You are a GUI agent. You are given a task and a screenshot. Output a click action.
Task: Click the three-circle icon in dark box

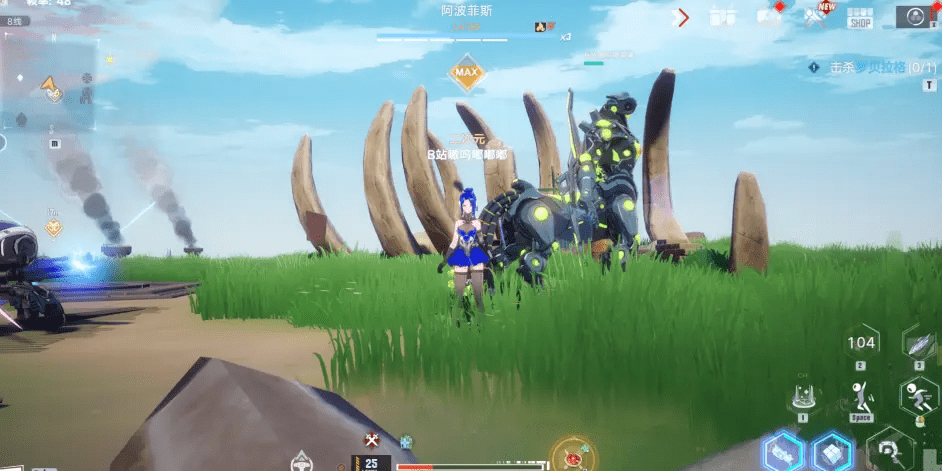[915, 16]
